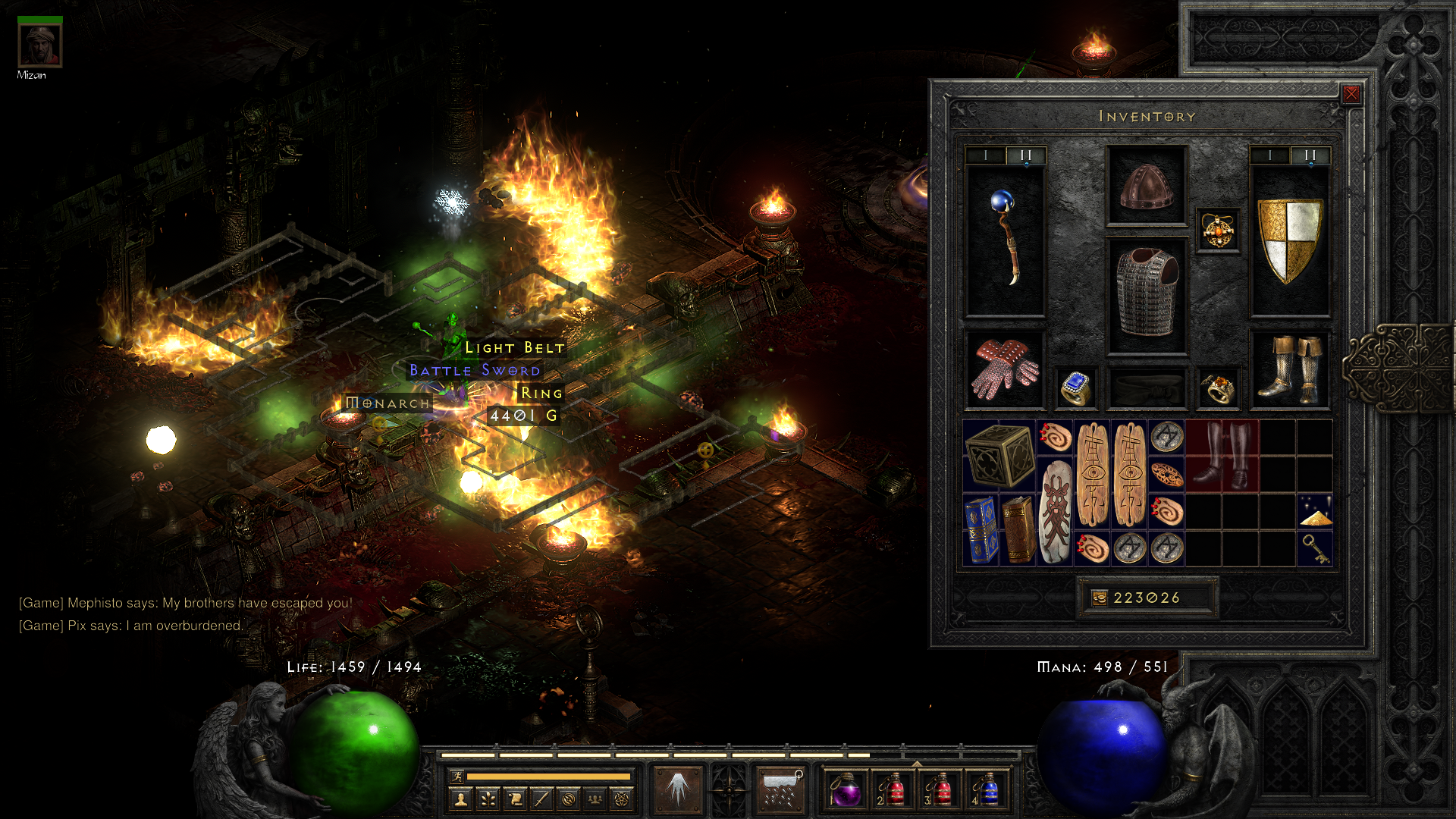The height and width of the screenshot is (819, 1456).
Task: Close the Inventory panel
Action: coord(1351,94)
